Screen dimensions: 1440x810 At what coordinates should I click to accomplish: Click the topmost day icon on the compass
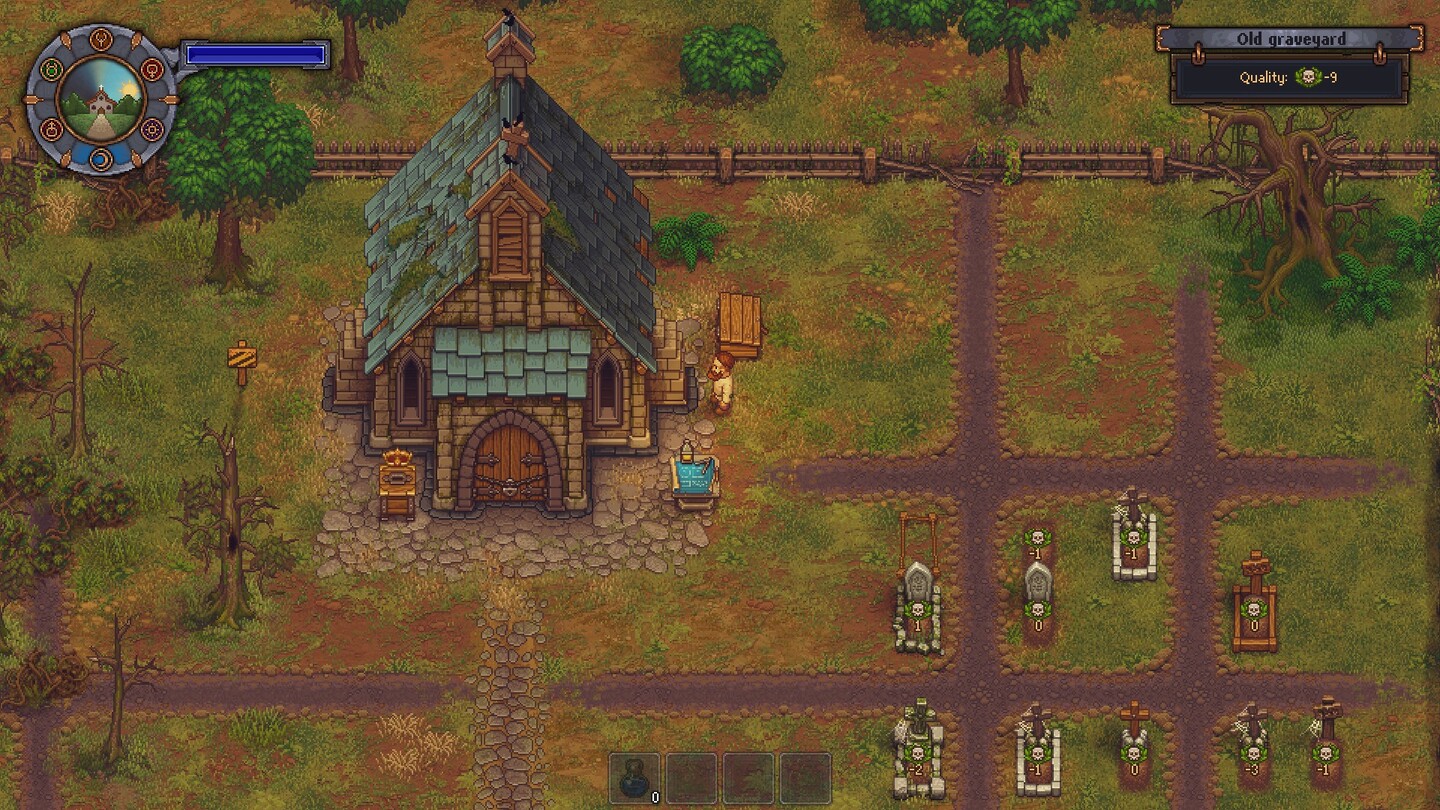(101, 38)
